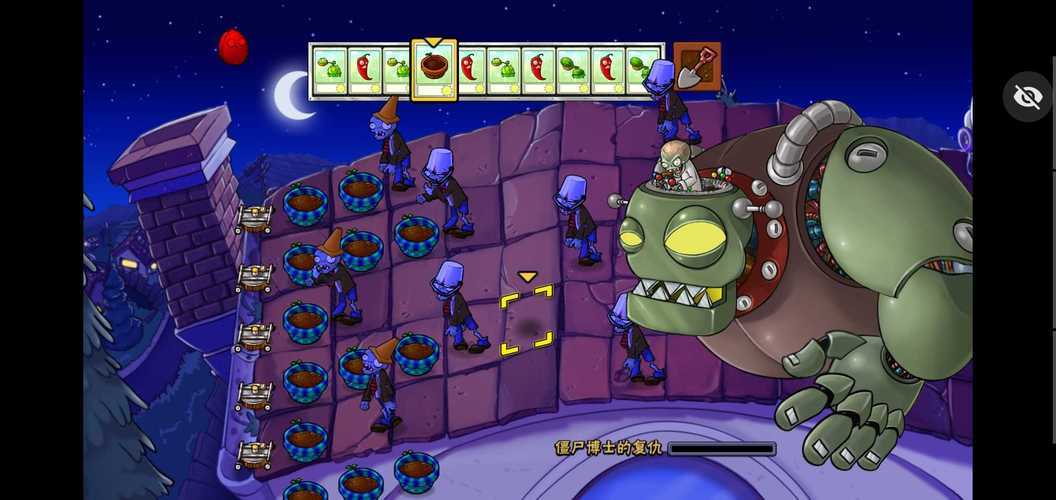Pick up the shovel tool
The height and width of the screenshot is (500, 1056).
pyautogui.click(x=696, y=67)
